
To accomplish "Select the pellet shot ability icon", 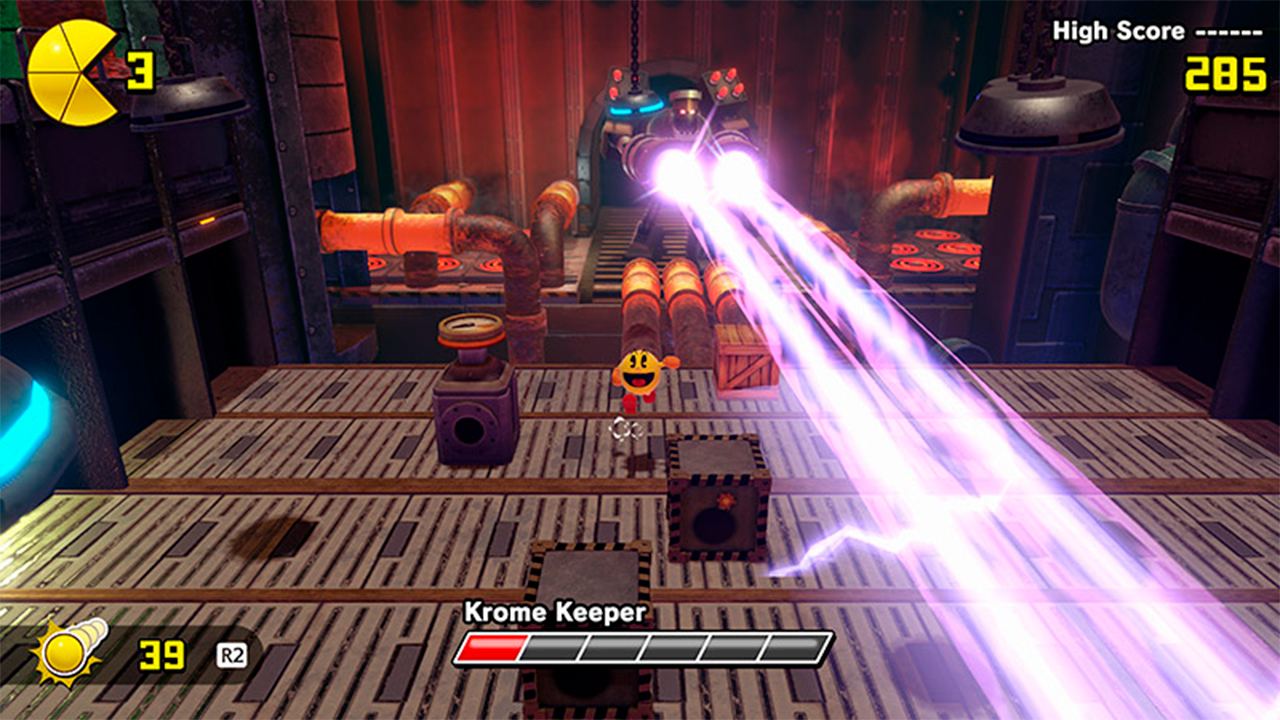I will pos(68,652).
